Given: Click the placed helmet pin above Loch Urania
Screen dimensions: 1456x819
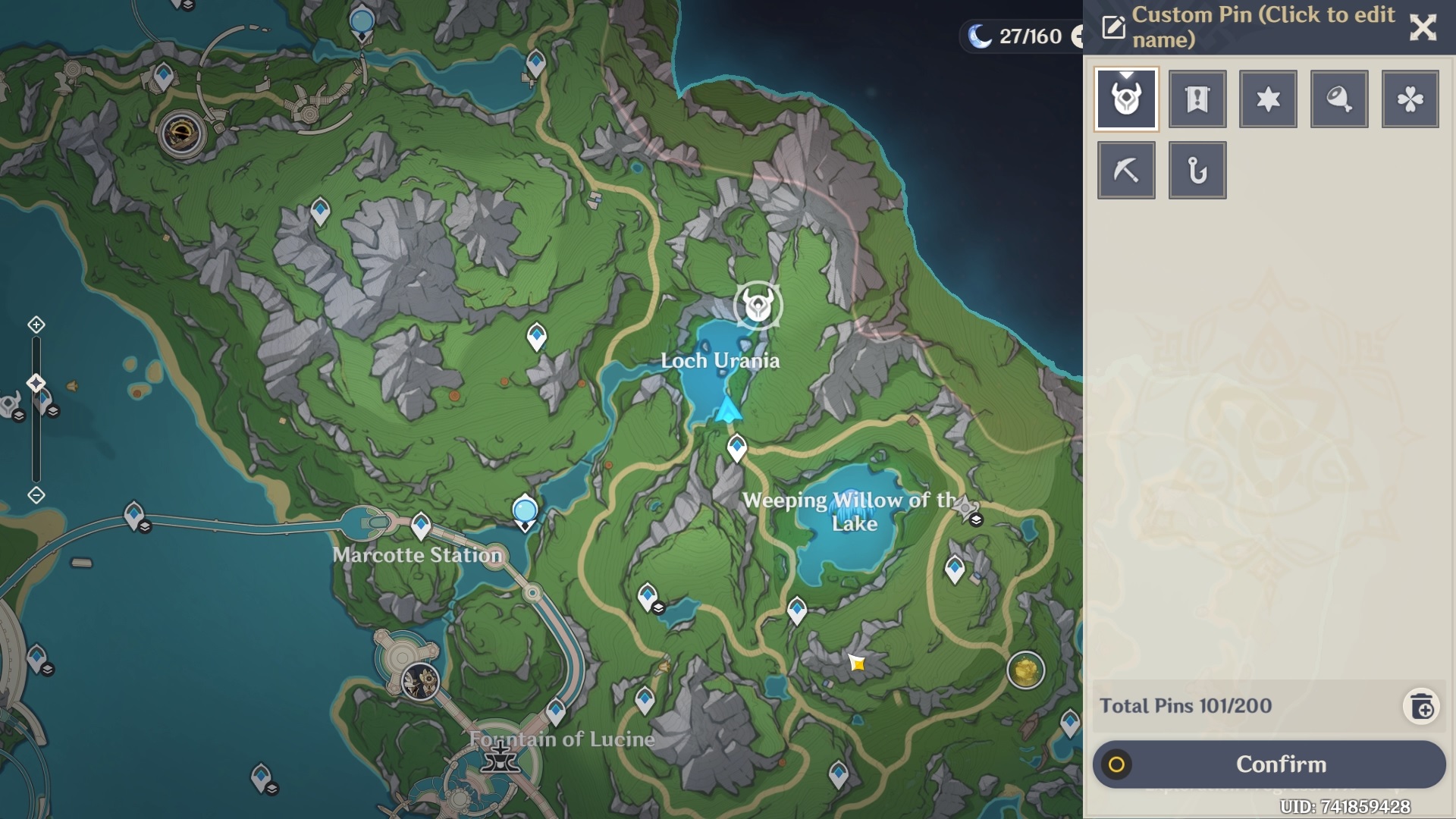Looking at the screenshot, I should point(758,306).
